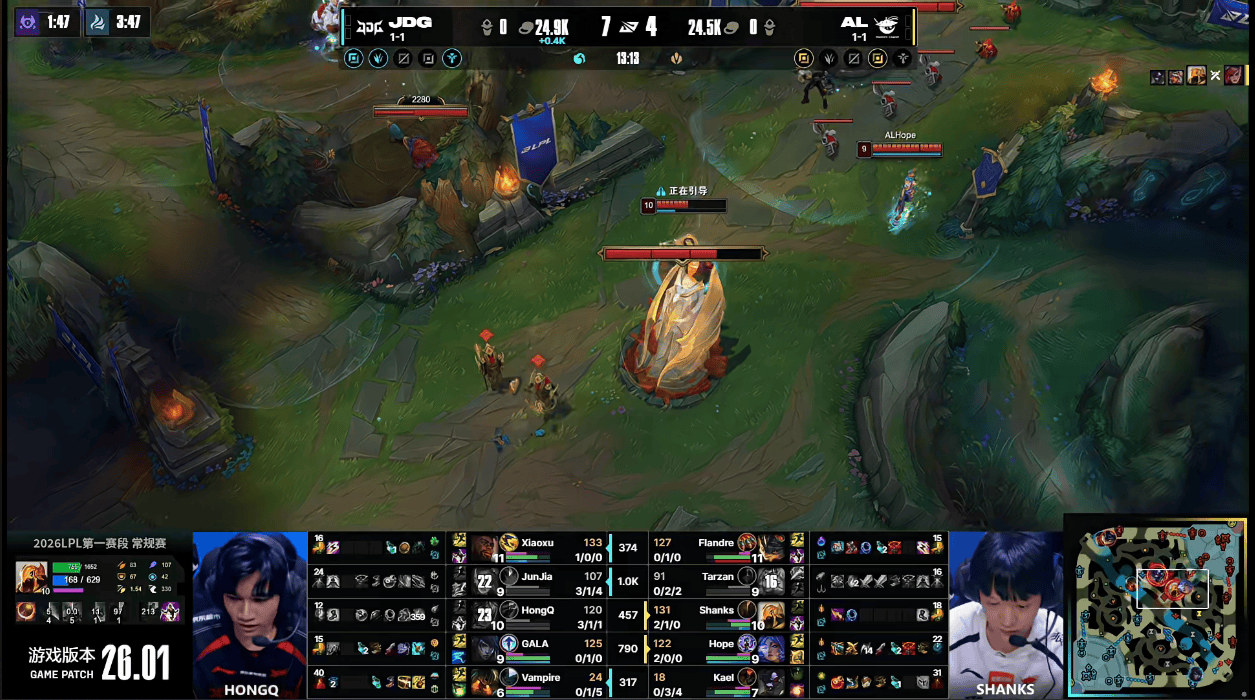Click the AL team logo
This screenshot has width=1255, height=700.
(889, 24)
